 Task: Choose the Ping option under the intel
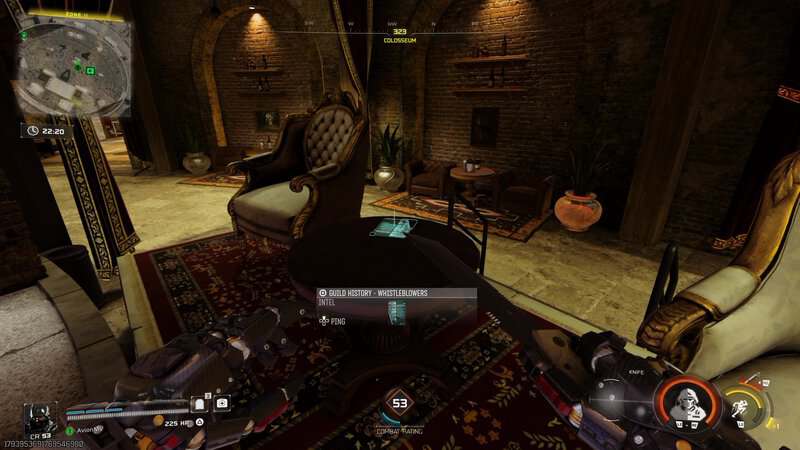click(334, 320)
